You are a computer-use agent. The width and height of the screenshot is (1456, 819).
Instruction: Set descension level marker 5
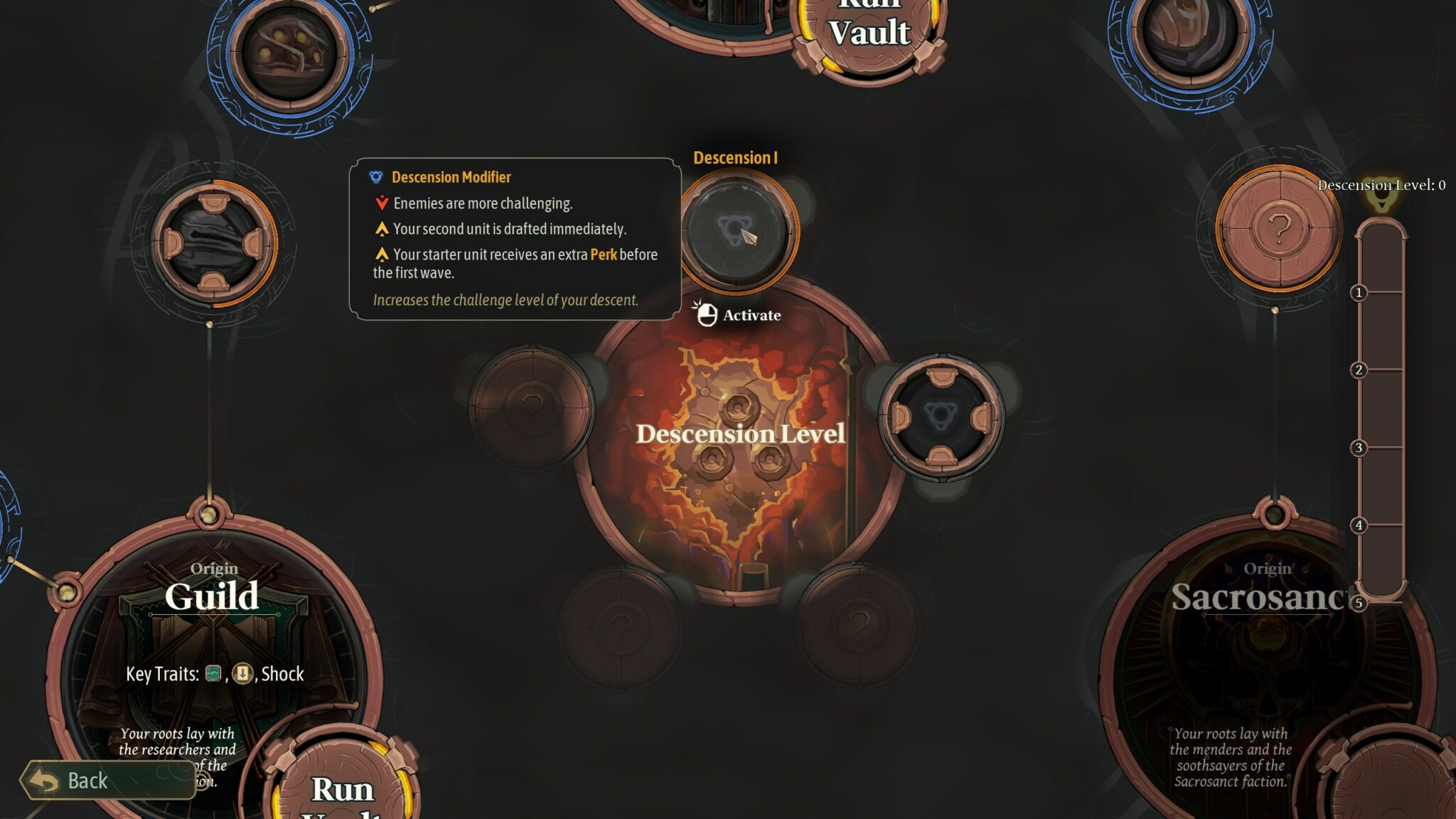1359,603
